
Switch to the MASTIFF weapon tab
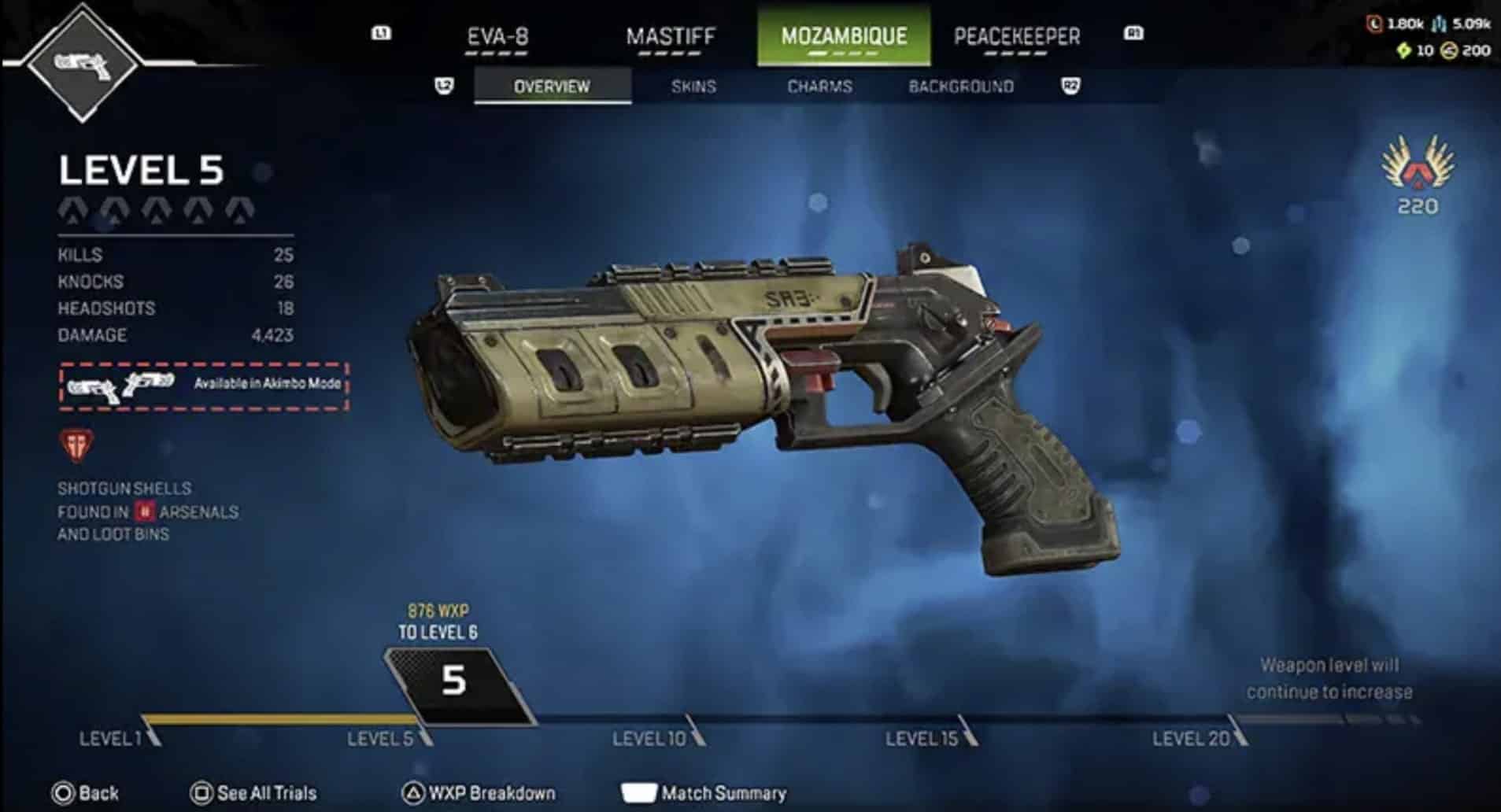pos(671,35)
